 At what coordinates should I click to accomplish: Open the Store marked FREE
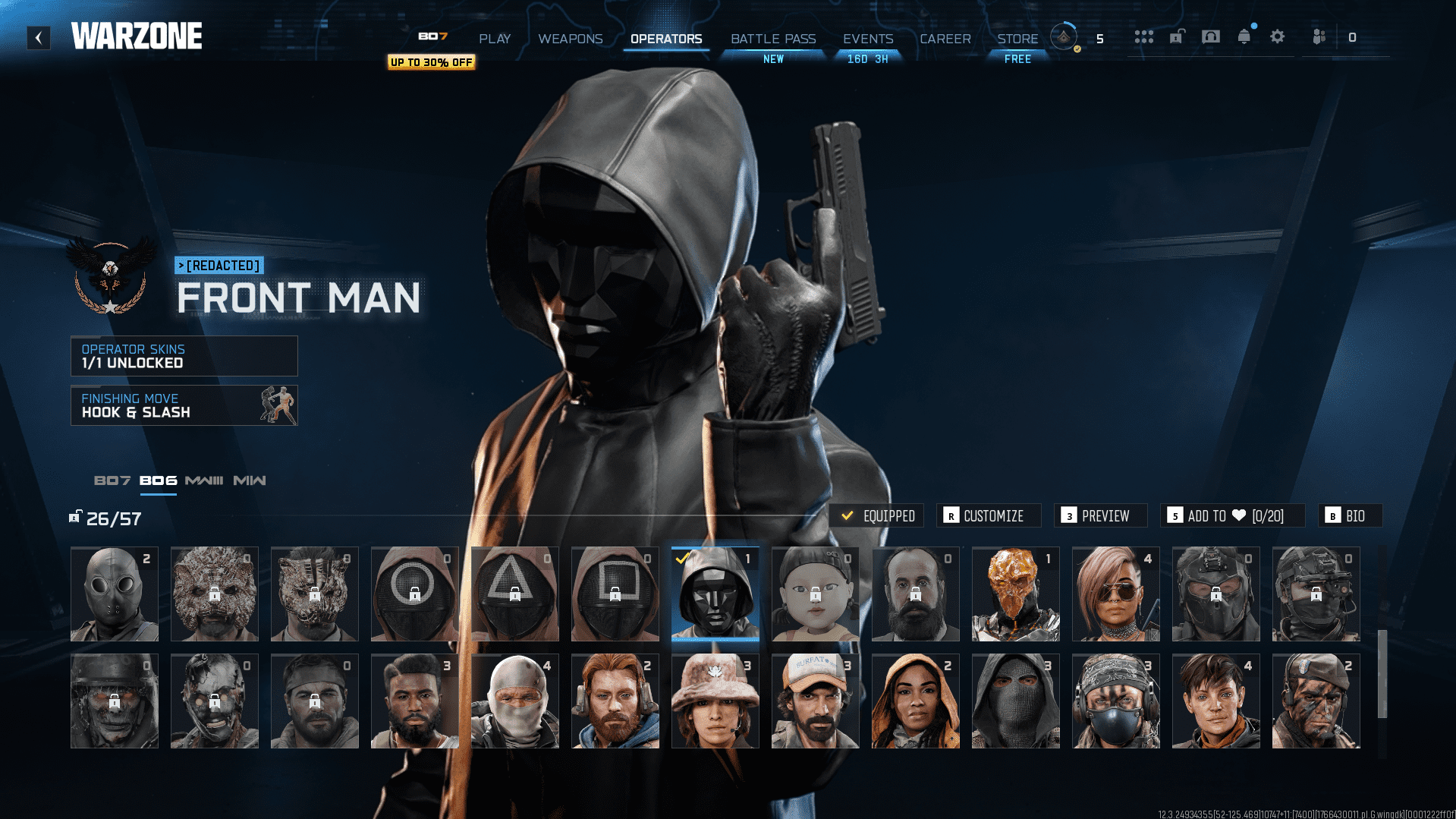pyautogui.click(x=1017, y=39)
